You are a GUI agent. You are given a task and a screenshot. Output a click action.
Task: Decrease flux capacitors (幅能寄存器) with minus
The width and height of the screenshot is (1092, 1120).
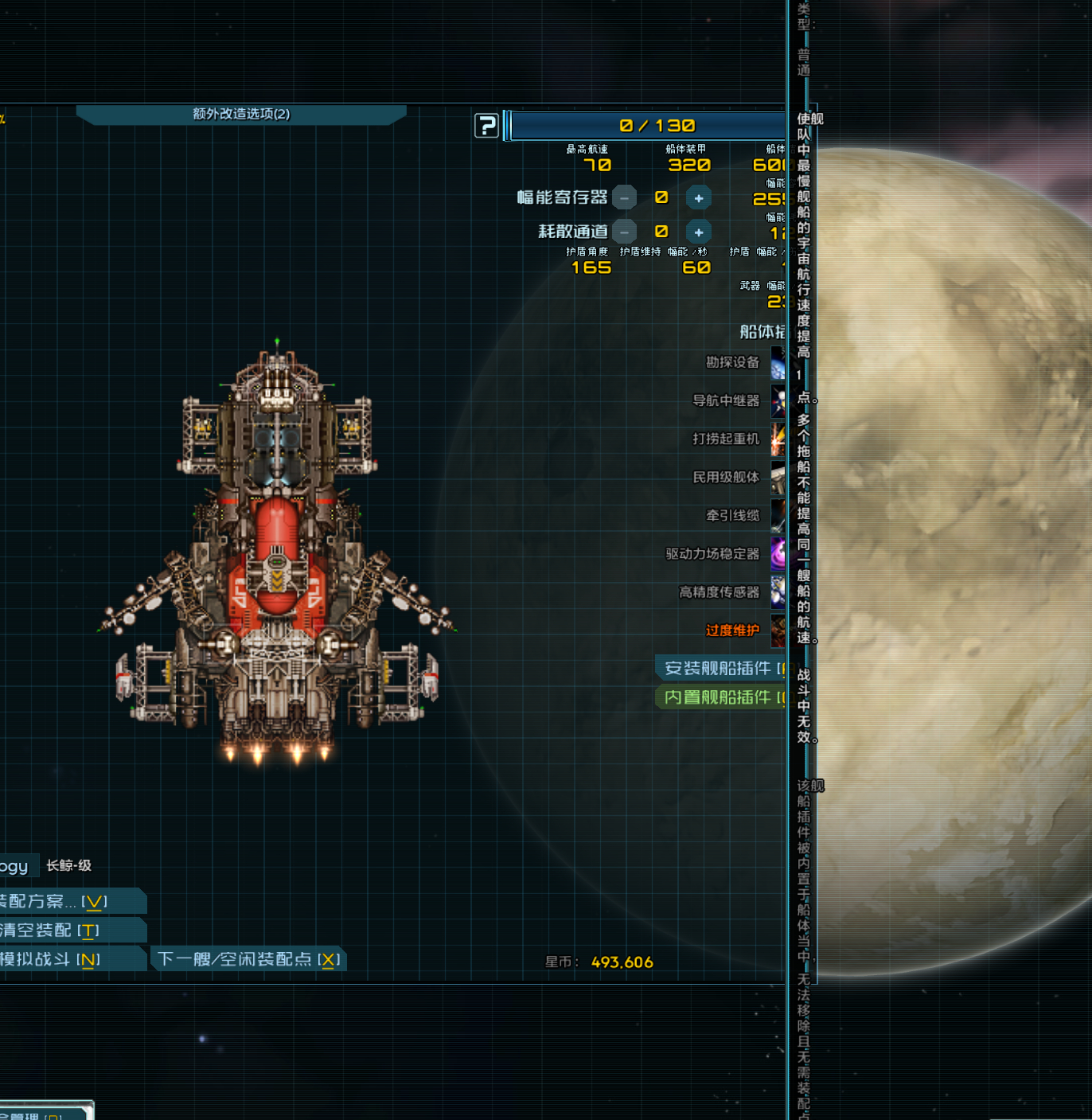click(625, 198)
